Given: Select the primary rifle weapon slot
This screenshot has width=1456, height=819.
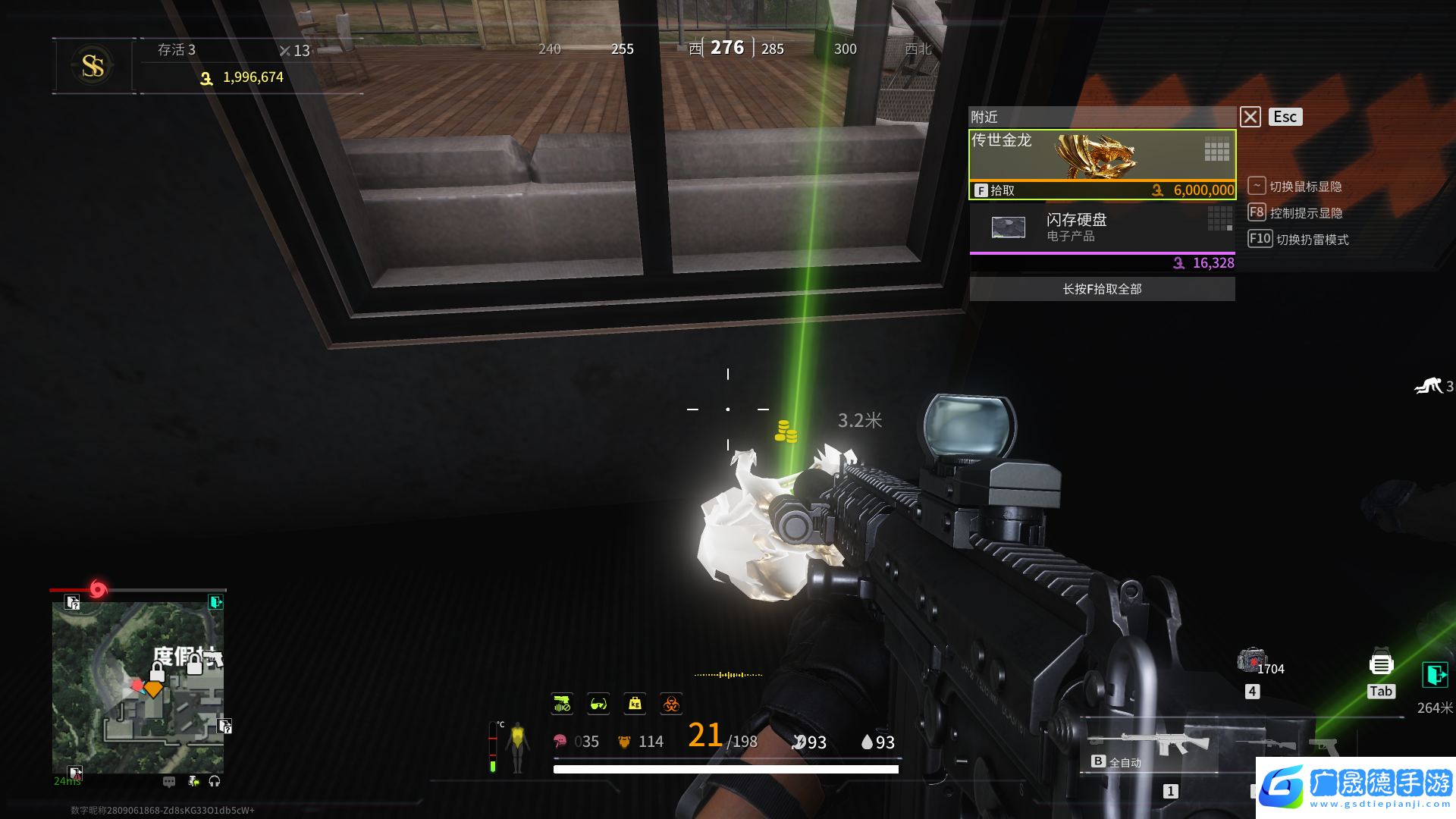Looking at the screenshot, I should (1149, 744).
